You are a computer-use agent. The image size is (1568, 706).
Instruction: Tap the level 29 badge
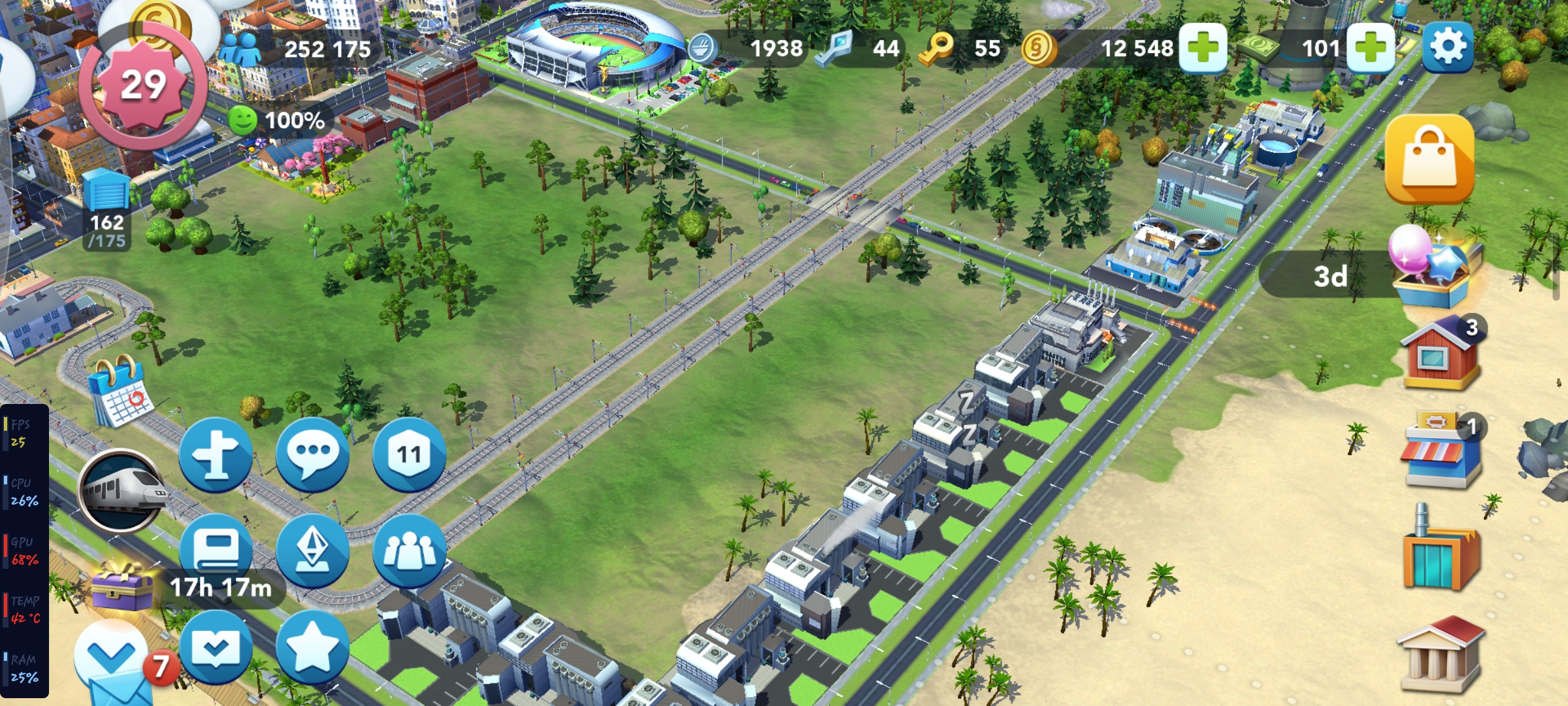tap(144, 85)
